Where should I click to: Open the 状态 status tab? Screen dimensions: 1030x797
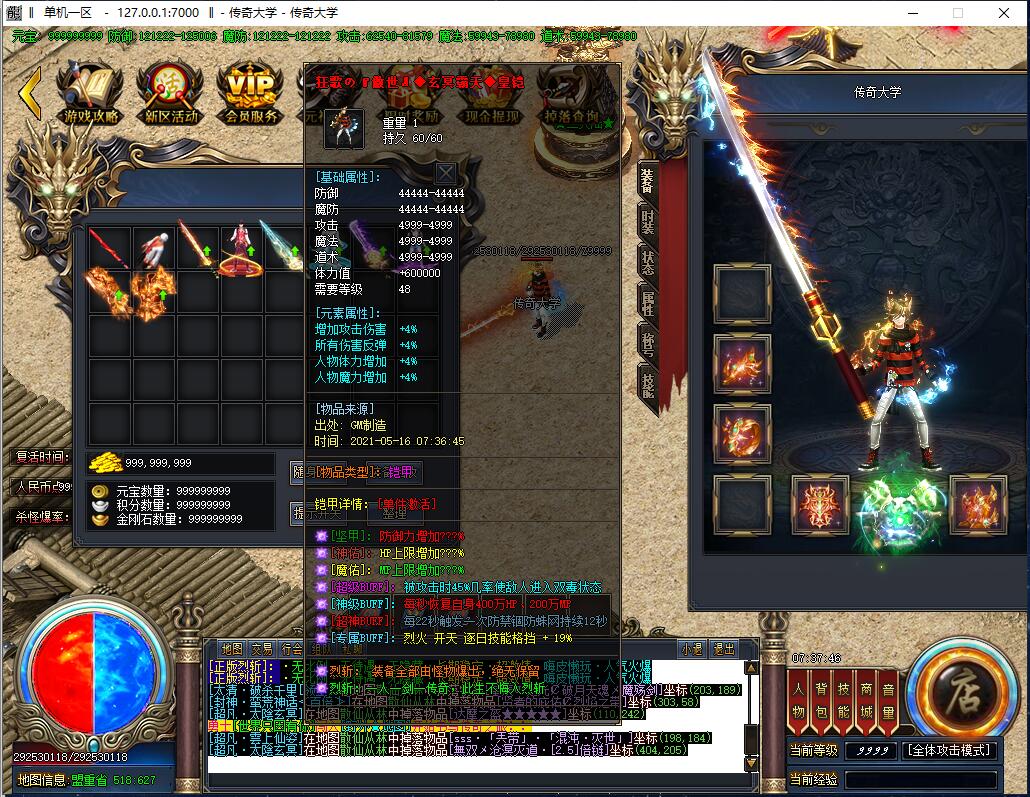pos(647,262)
